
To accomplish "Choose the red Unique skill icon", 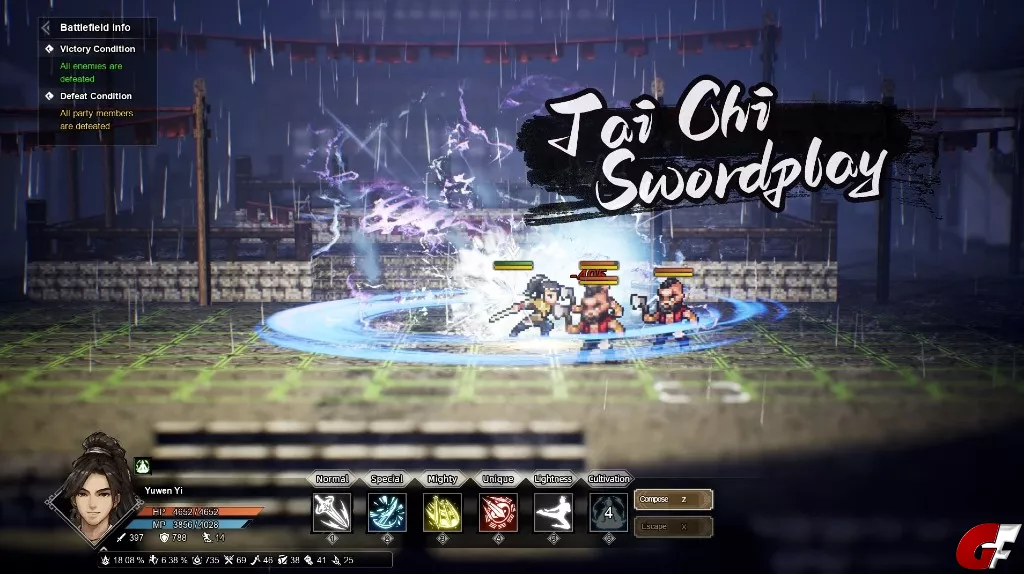I will [498, 513].
